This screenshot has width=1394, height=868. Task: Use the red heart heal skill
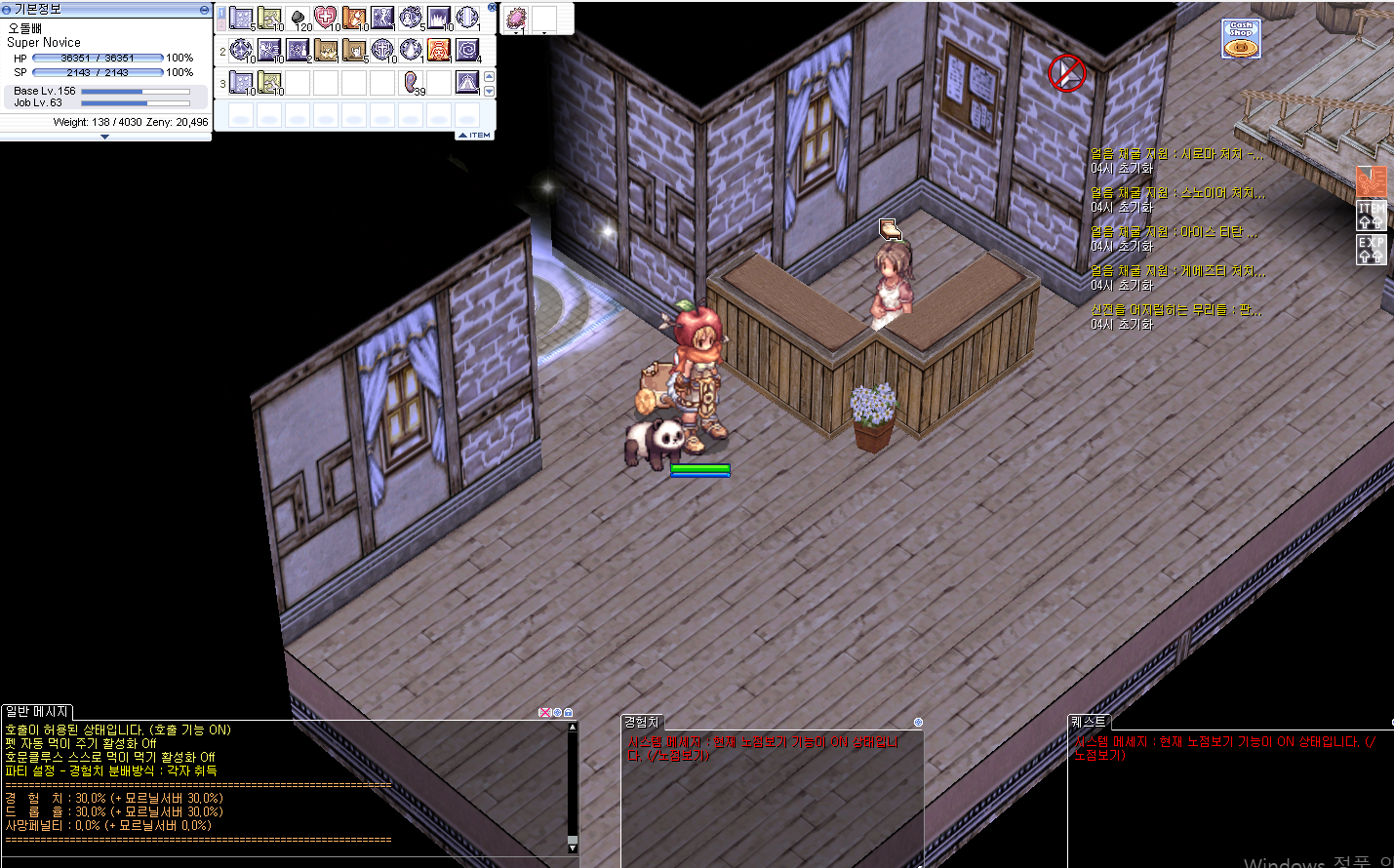(326, 18)
